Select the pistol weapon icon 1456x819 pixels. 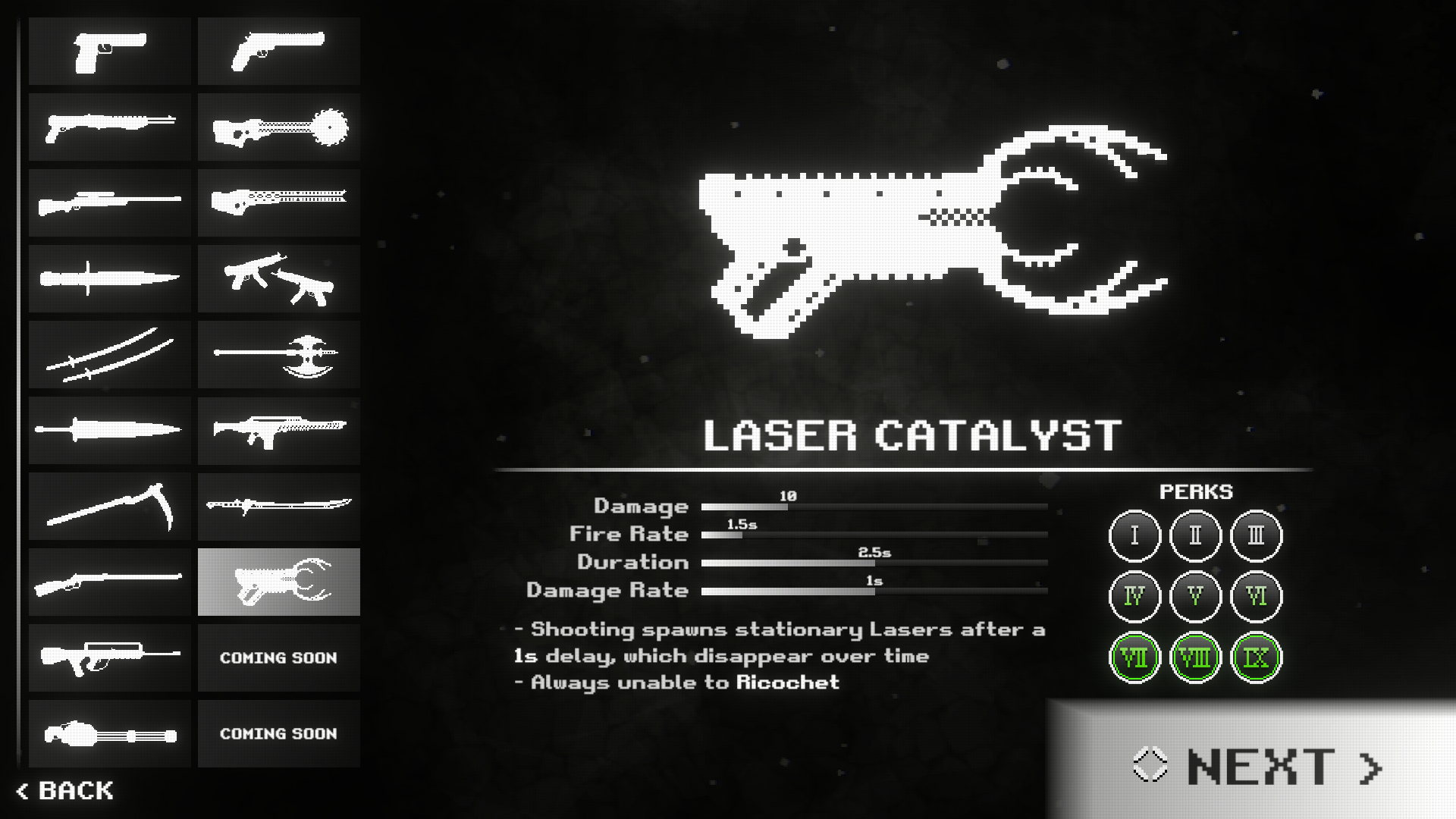(x=109, y=51)
